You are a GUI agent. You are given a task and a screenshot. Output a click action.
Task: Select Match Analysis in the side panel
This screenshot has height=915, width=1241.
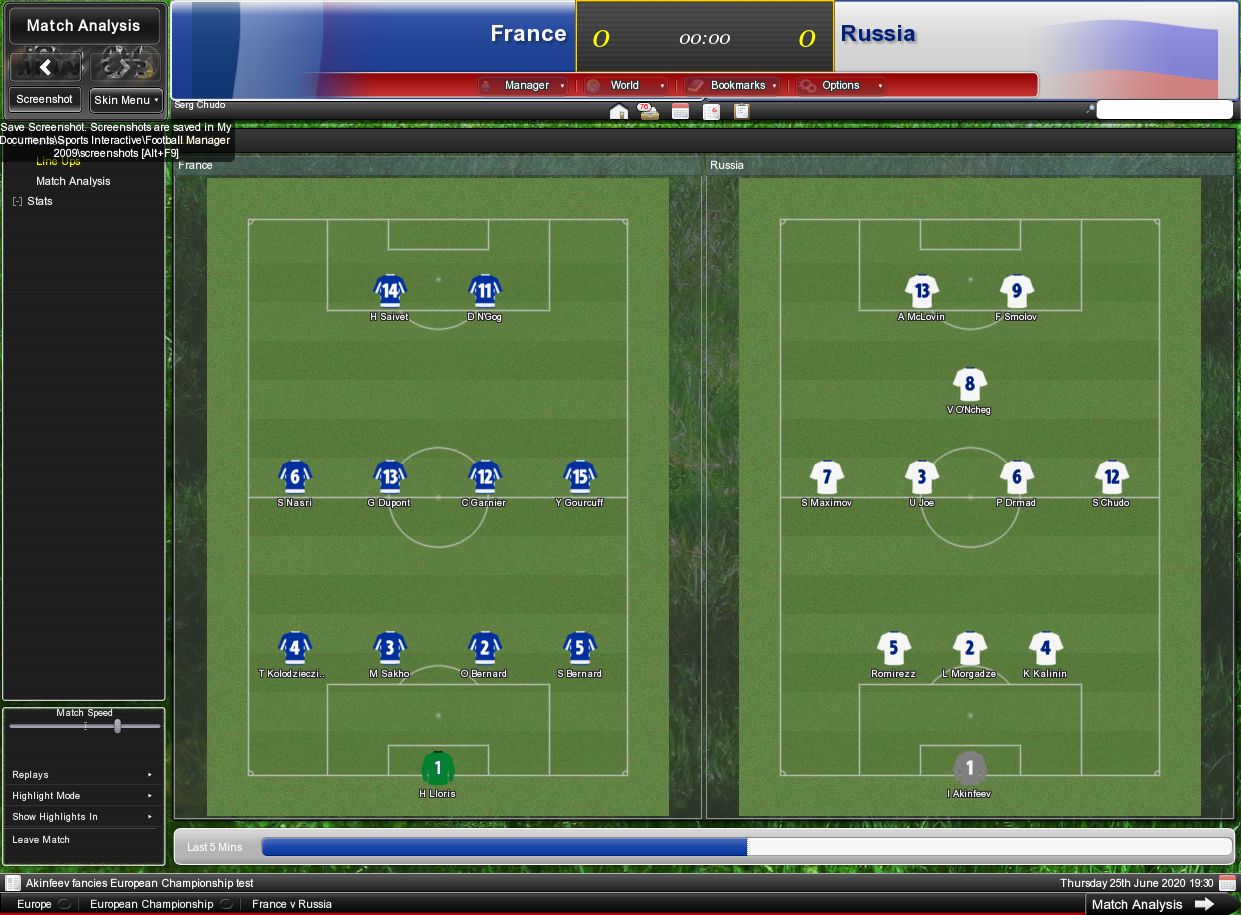click(x=73, y=181)
